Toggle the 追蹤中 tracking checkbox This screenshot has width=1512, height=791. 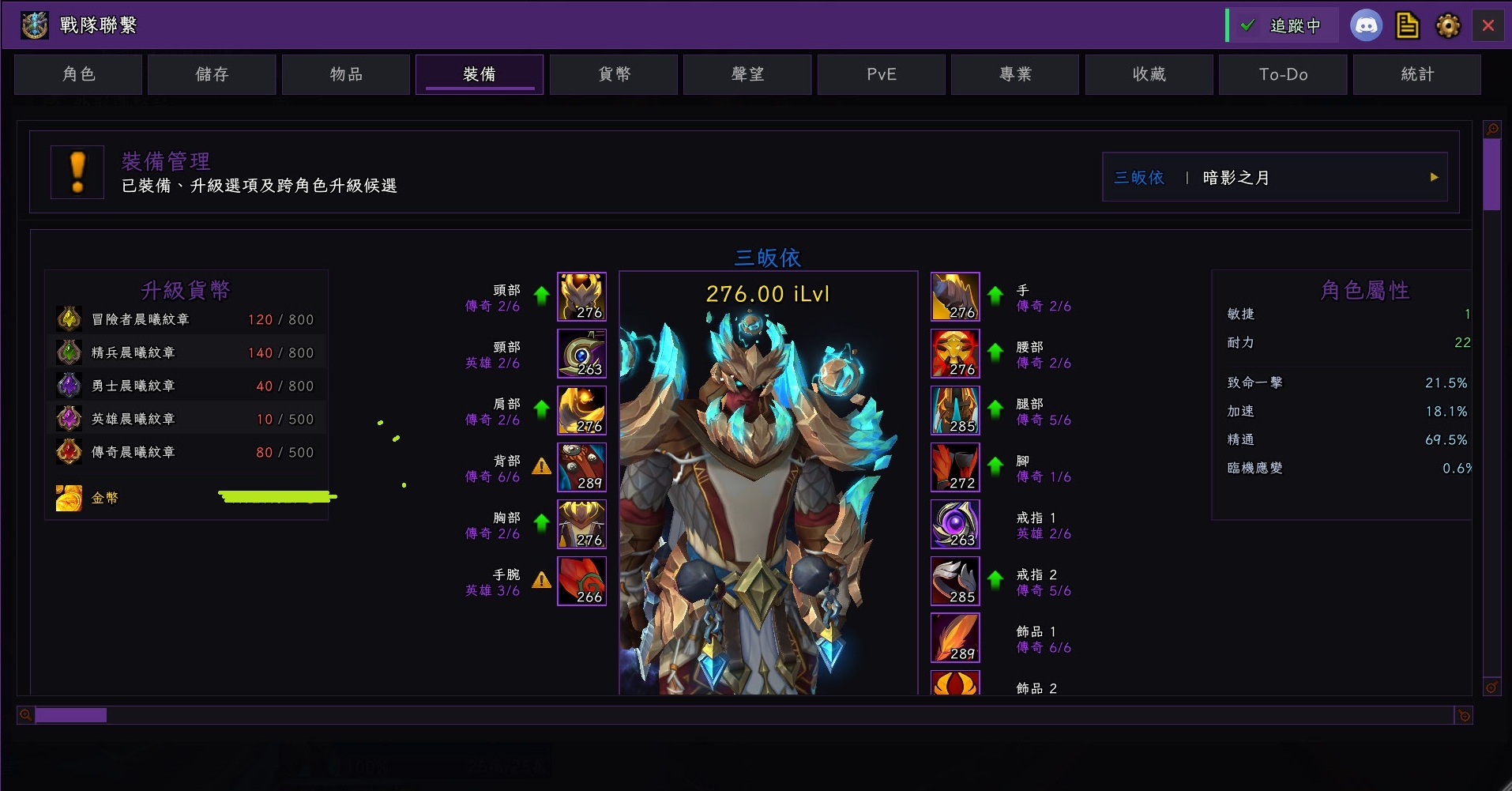1248,25
